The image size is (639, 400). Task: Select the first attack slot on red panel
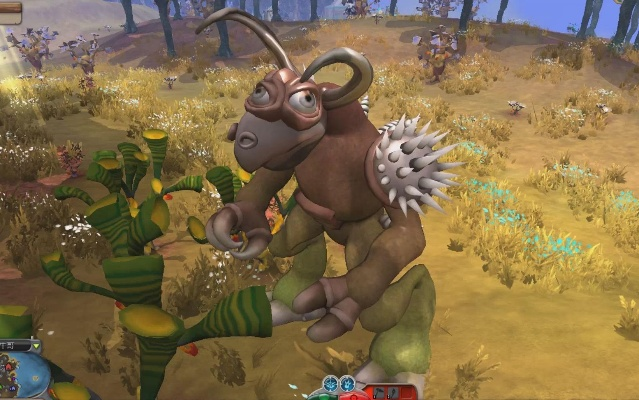[x=378, y=392]
